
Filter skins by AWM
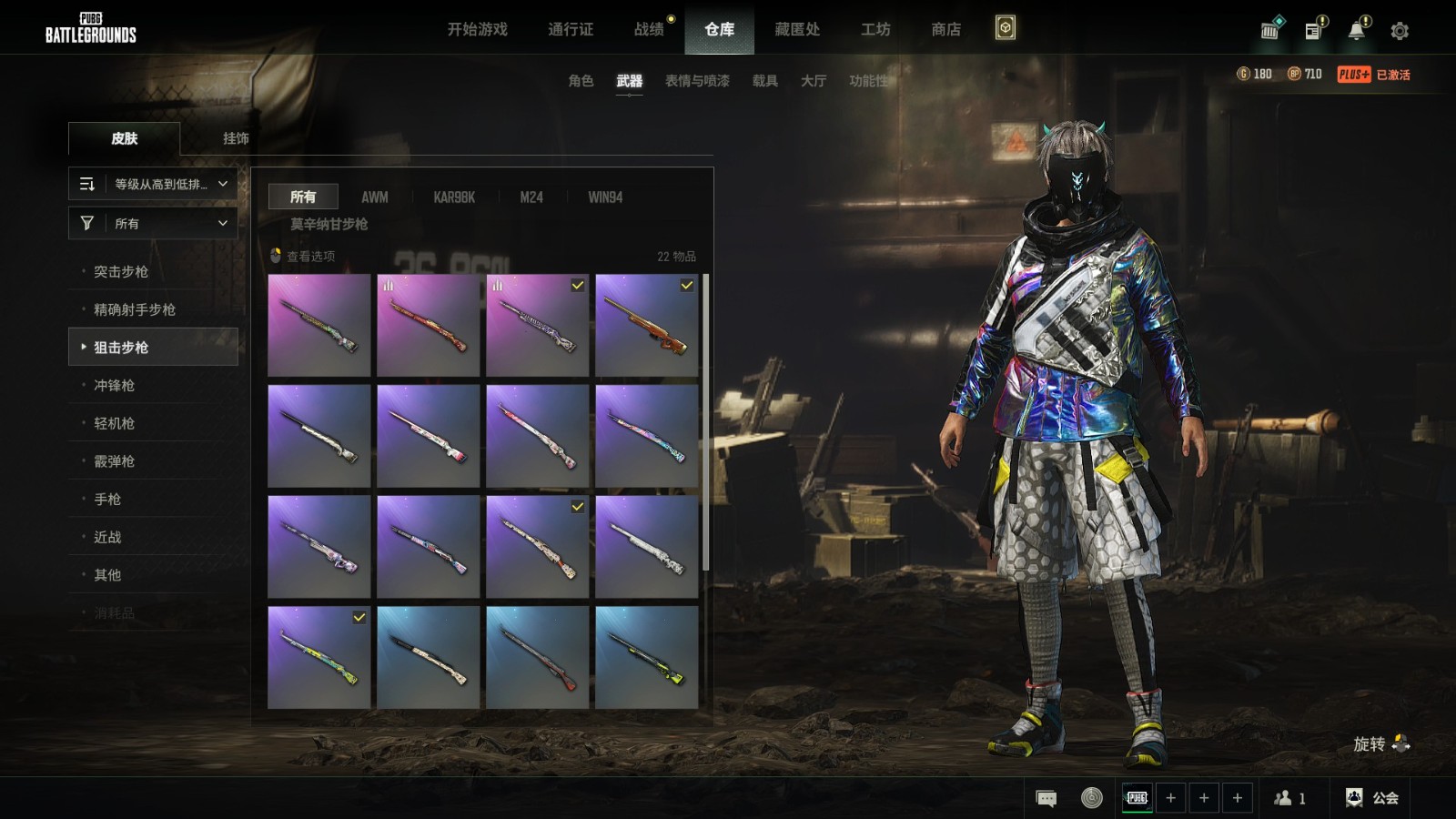point(374,197)
